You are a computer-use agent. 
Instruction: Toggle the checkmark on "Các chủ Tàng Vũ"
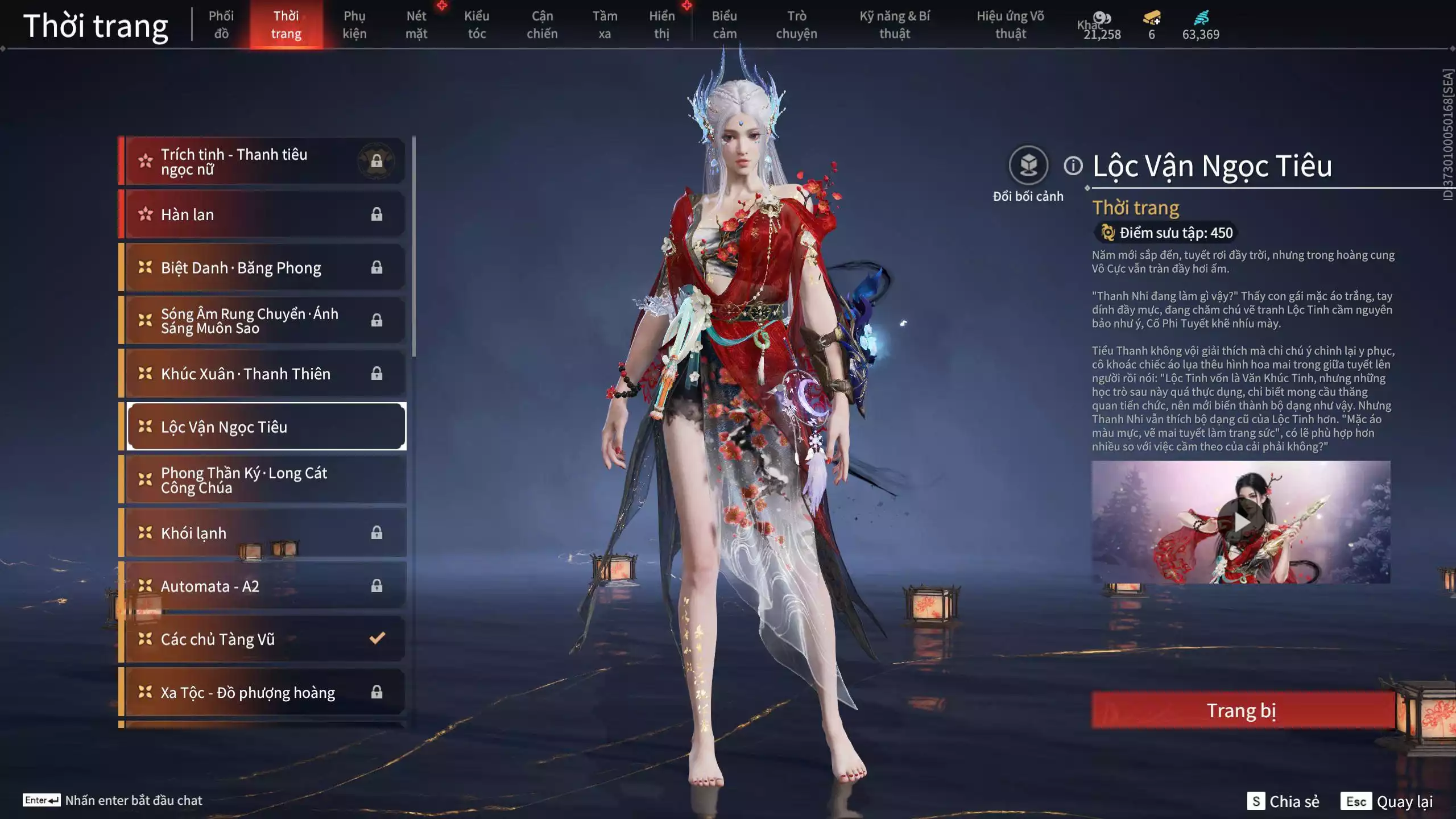click(x=375, y=639)
